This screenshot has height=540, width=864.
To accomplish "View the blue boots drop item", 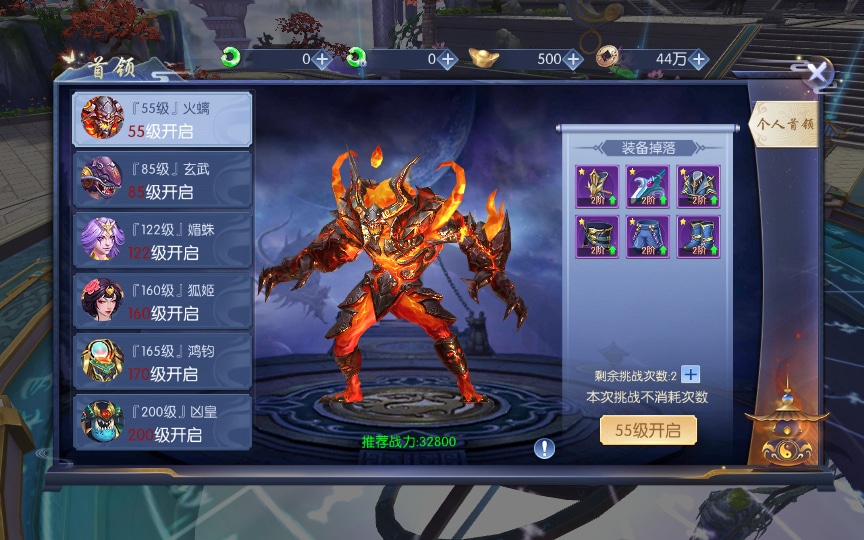I will (698, 236).
